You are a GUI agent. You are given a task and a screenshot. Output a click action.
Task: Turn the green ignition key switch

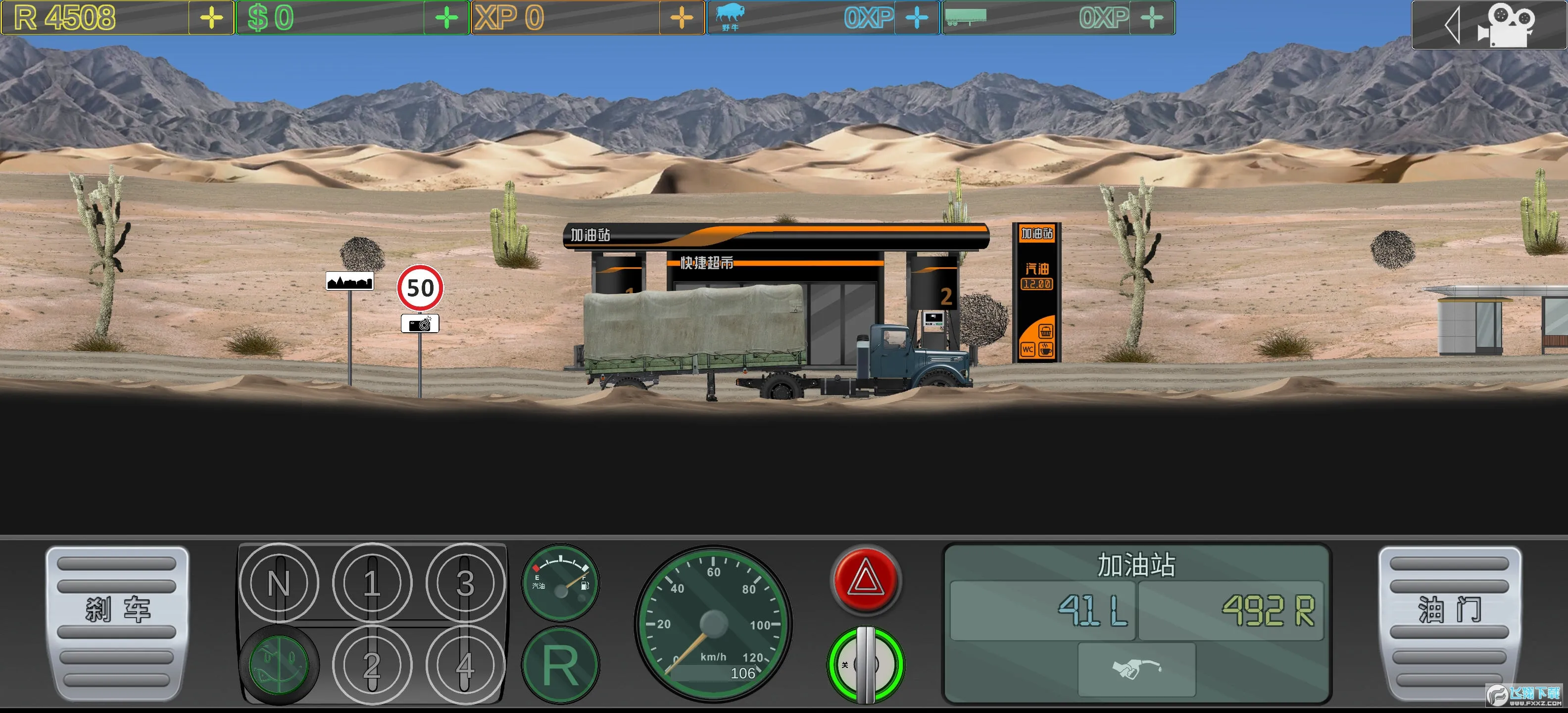click(x=866, y=664)
